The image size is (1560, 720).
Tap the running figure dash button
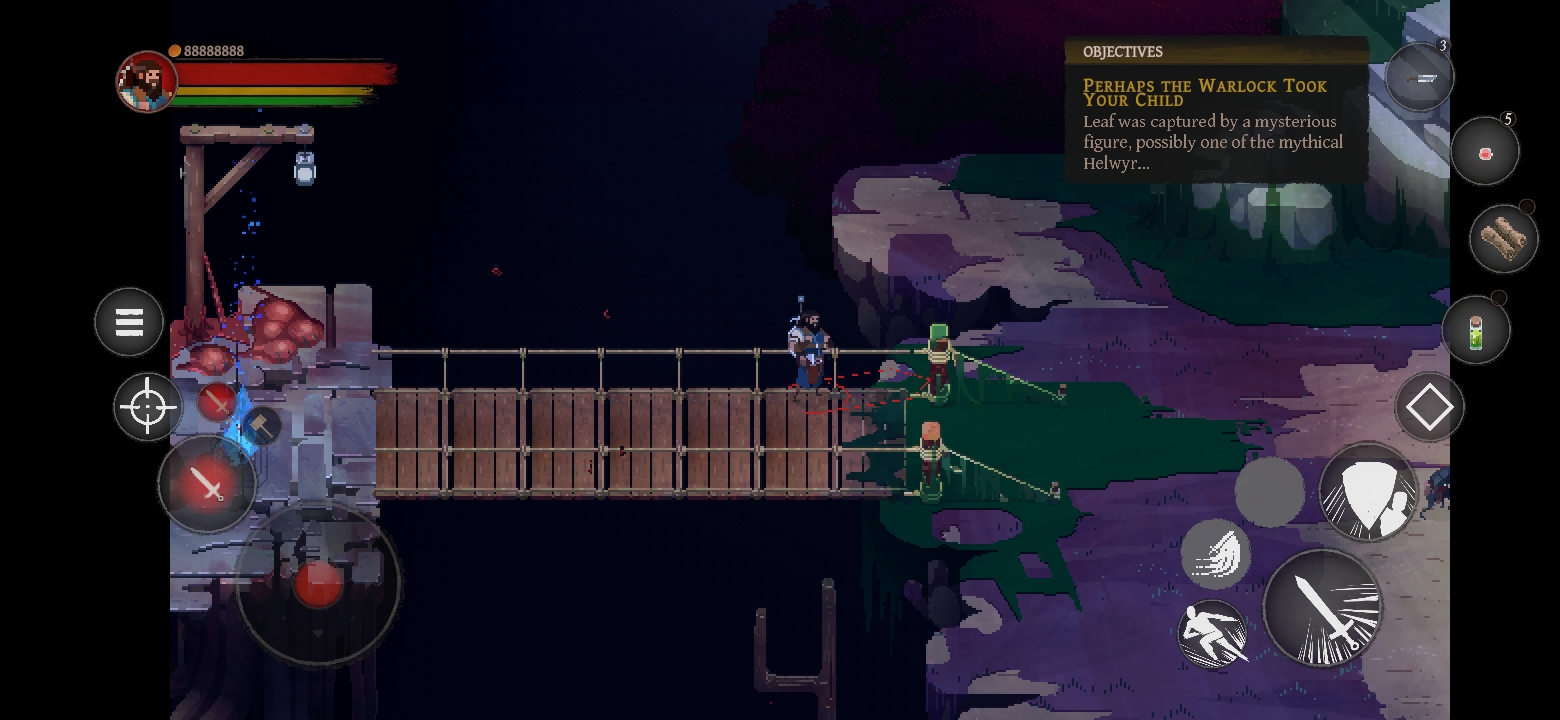1213,633
